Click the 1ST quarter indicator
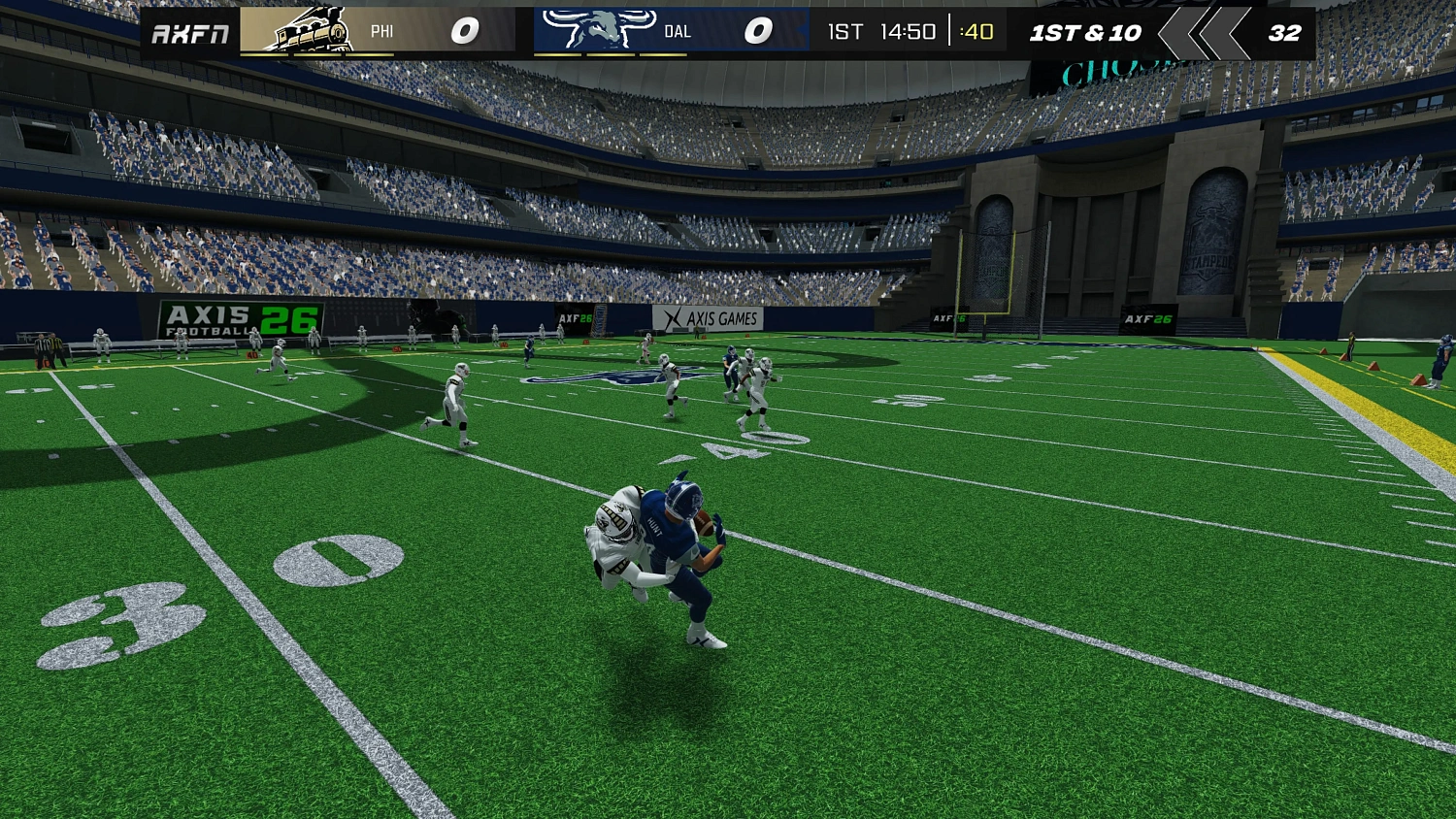Image resolution: width=1456 pixels, height=819 pixels. click(x=843, y=31)
